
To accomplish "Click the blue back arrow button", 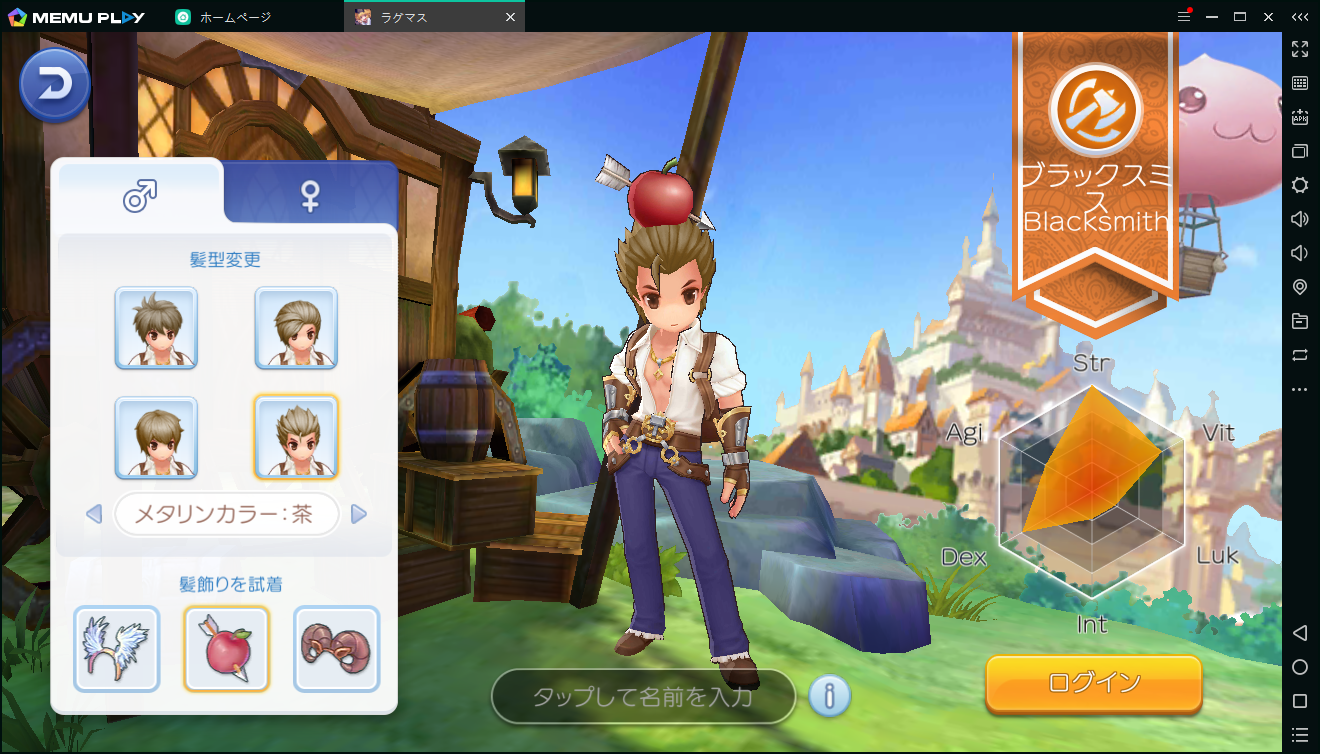I will [x=55, y=86].
